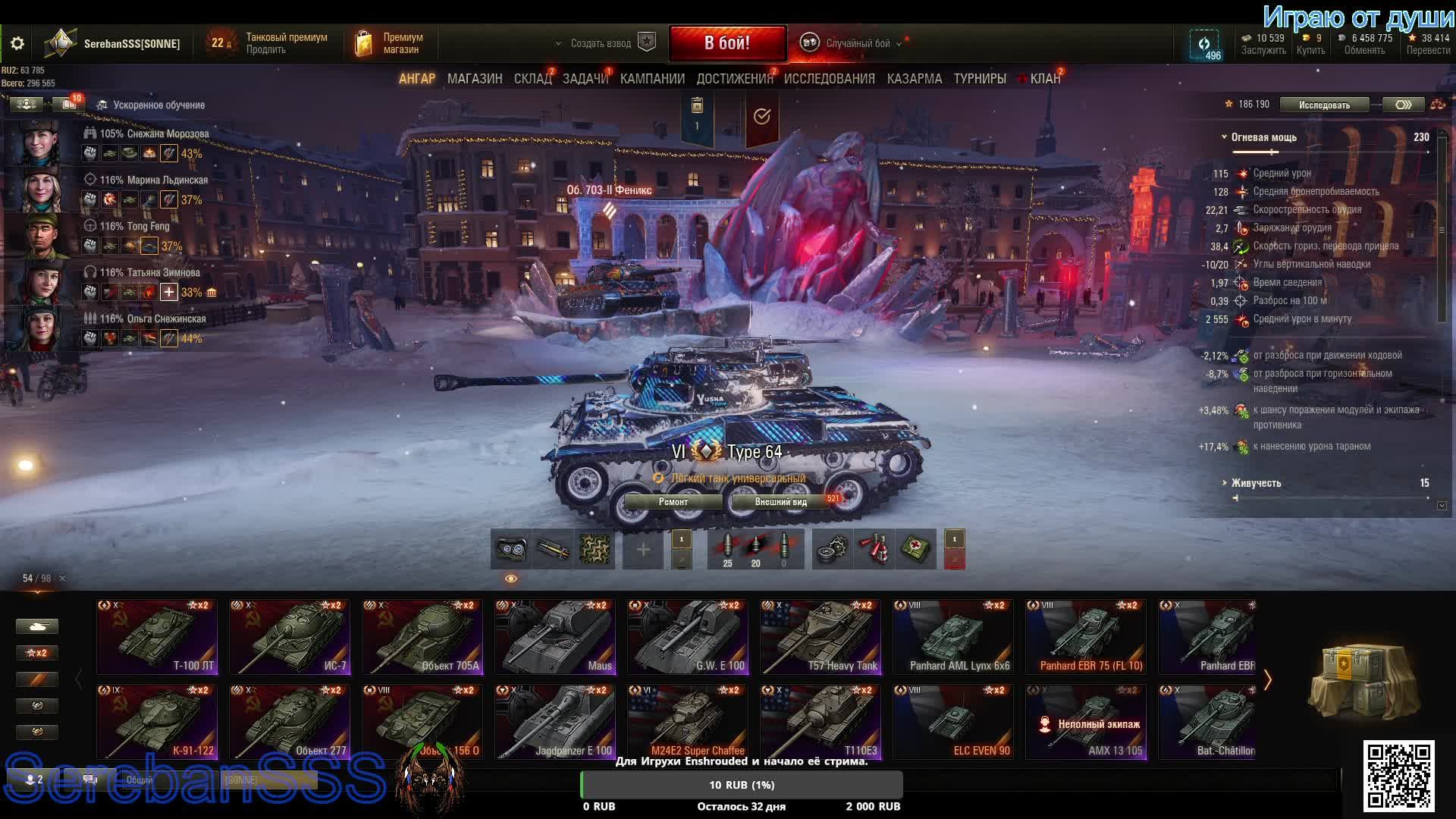Open the Случайный бой mode dropdown

tap(857, 43)
